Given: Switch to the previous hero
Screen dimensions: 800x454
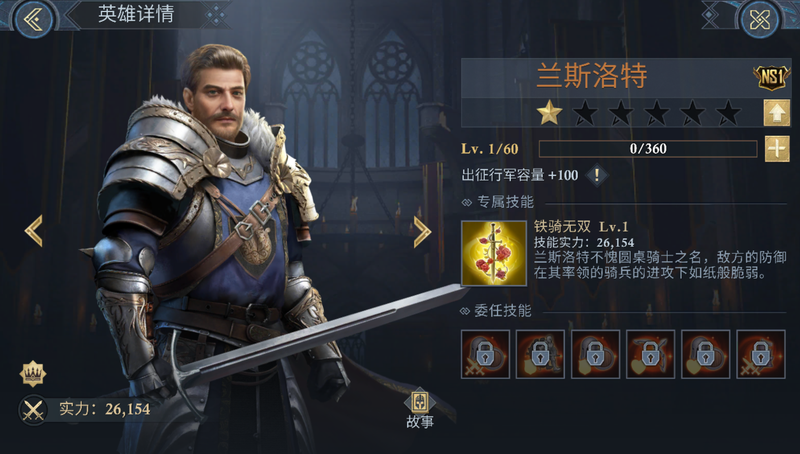Looking at the screenshot, I should 34,231.
